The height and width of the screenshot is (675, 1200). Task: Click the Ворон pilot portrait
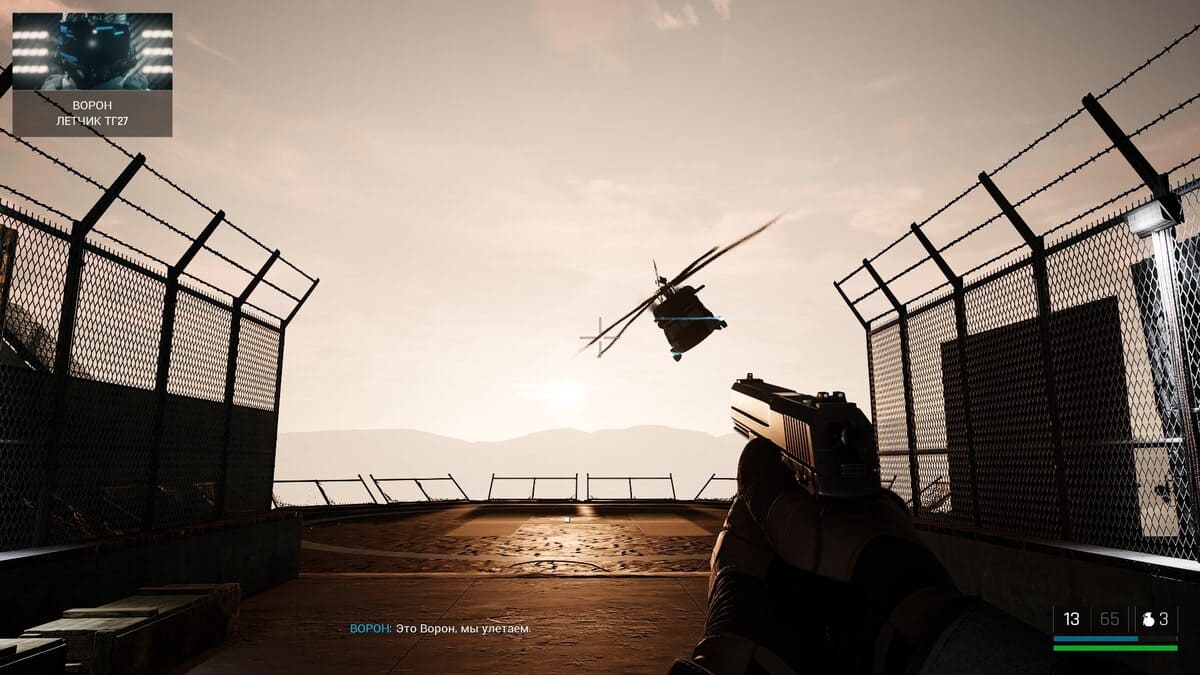tap(92, 52)
